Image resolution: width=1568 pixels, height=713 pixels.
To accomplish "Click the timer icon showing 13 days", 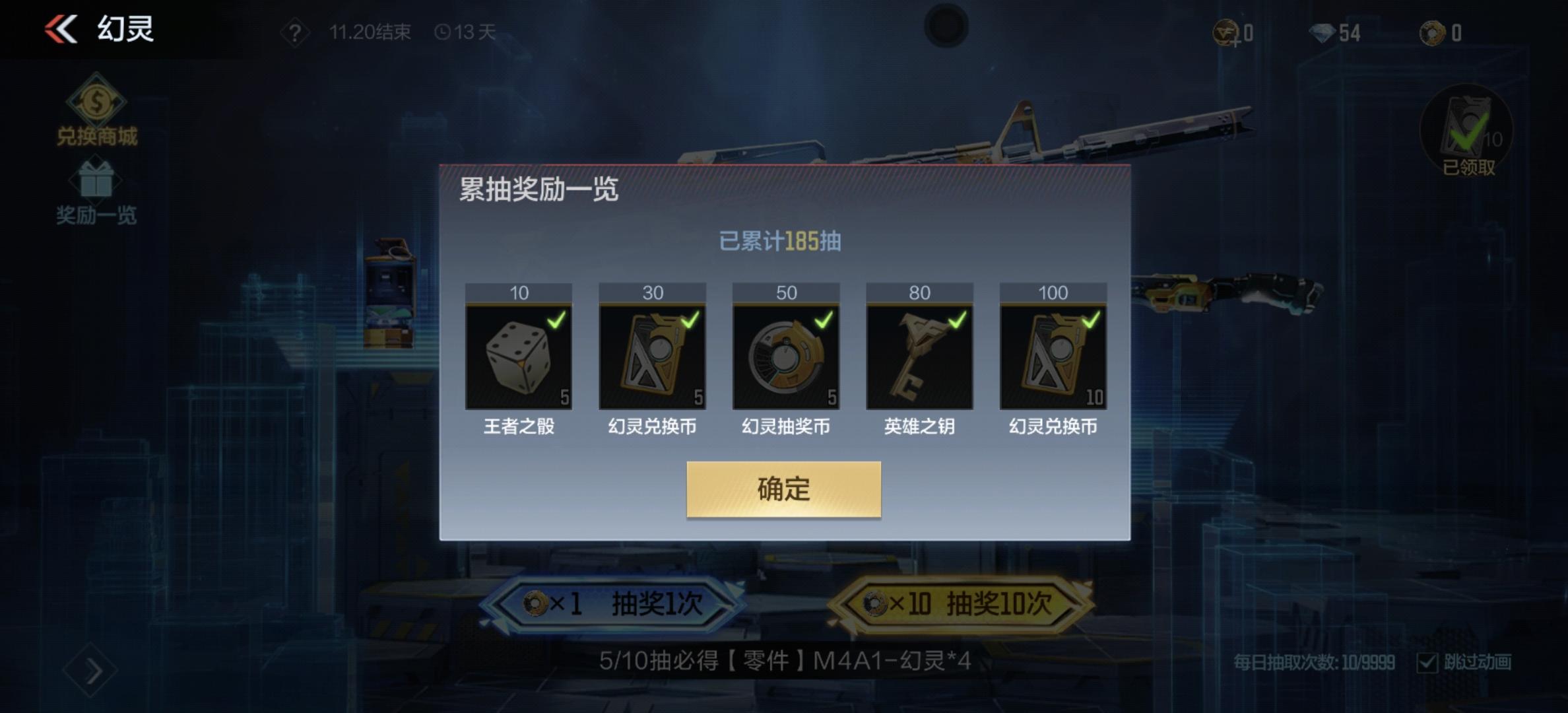I will (x=443, y=33).
